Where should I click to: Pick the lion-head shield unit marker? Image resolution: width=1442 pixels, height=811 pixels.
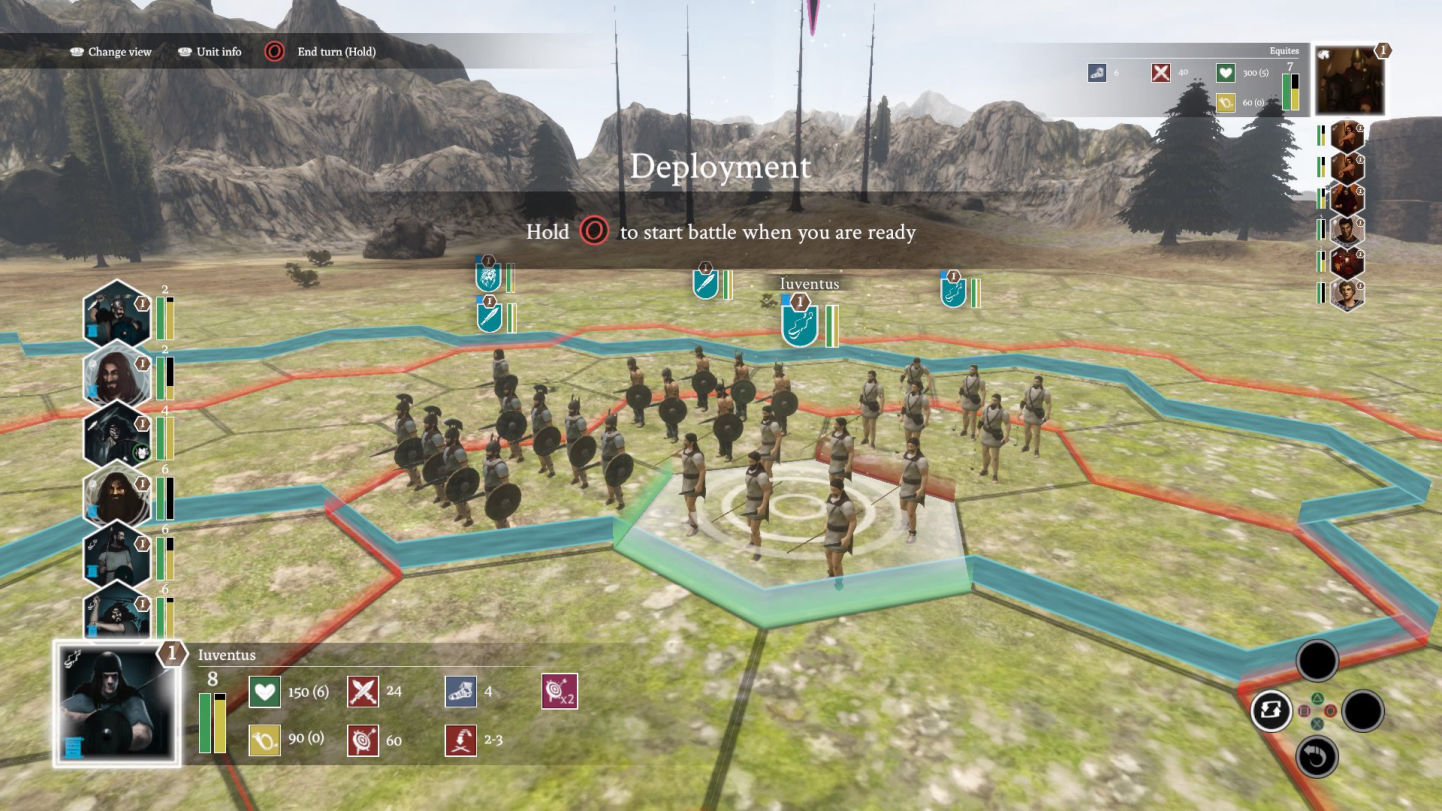[488, 277]
